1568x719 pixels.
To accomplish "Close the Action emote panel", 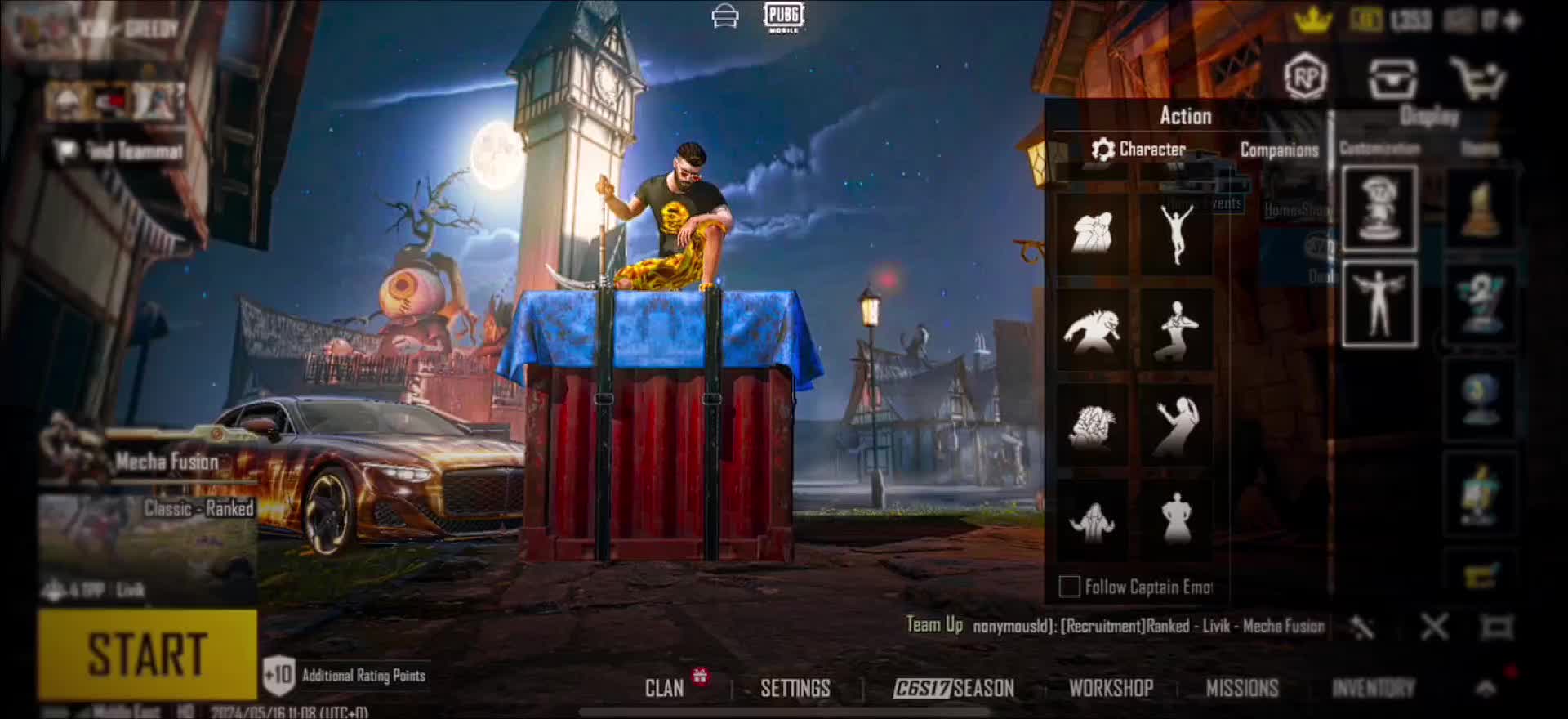I will 1434,627.
